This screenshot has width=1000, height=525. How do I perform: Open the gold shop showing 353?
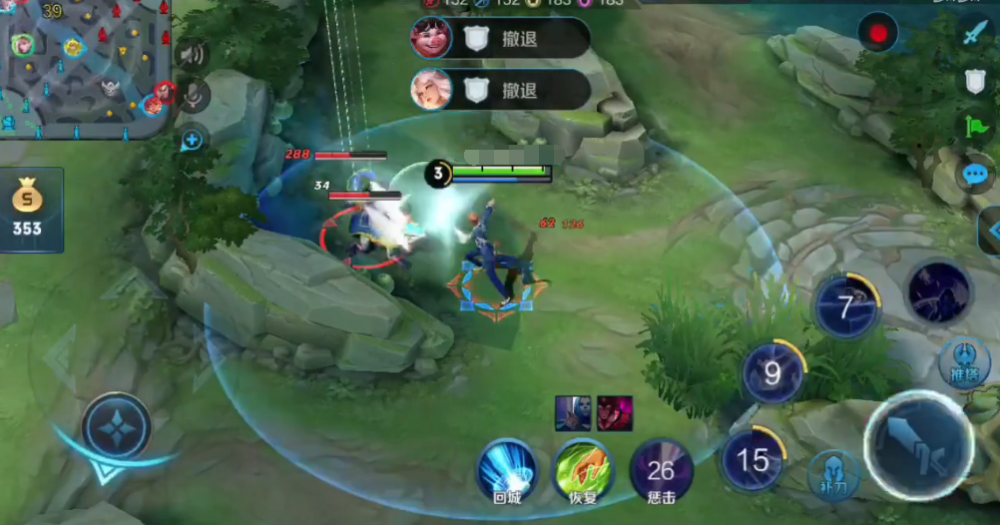tap(28, 208)
